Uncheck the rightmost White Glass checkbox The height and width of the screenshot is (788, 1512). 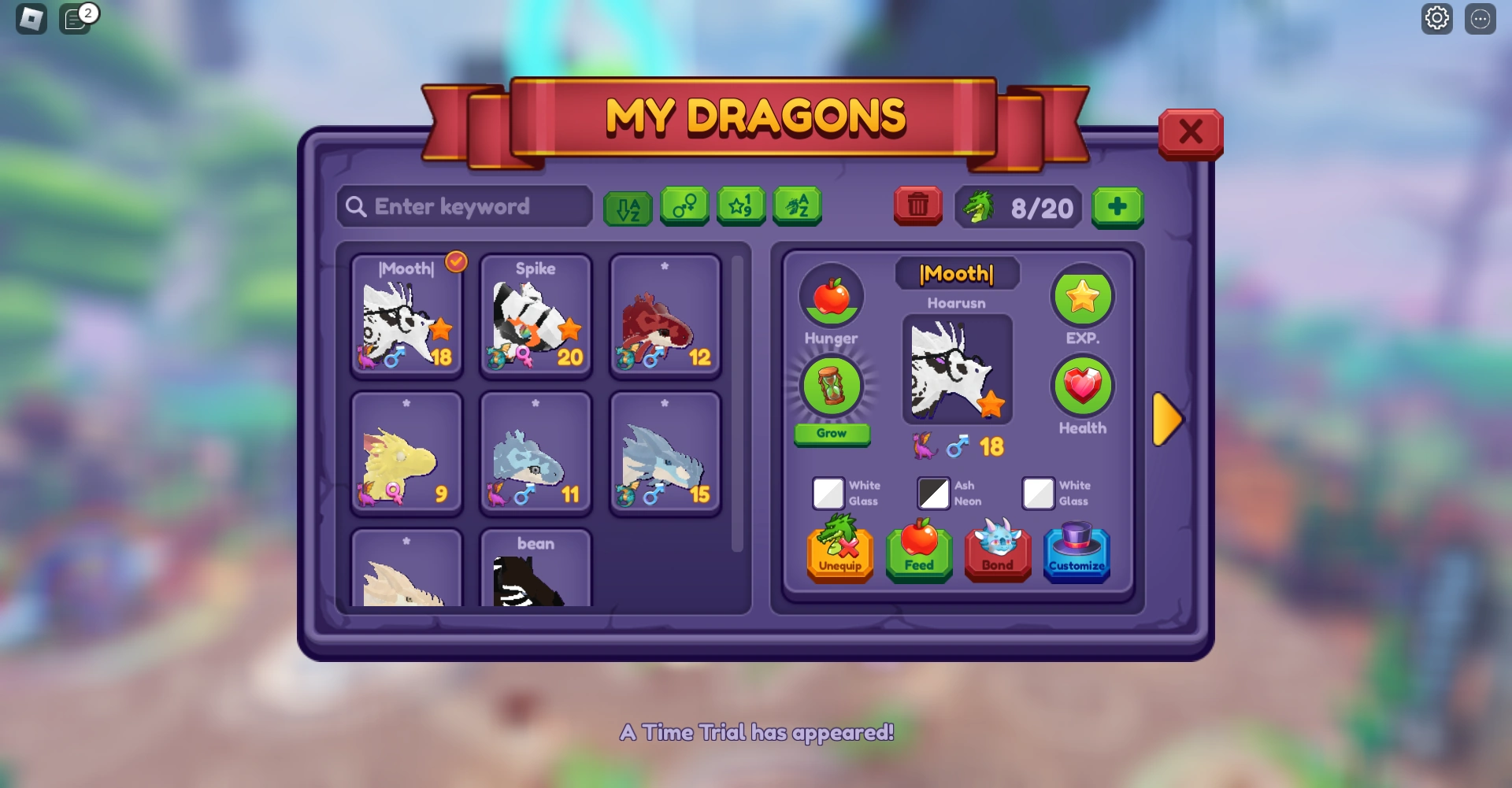1039,494
